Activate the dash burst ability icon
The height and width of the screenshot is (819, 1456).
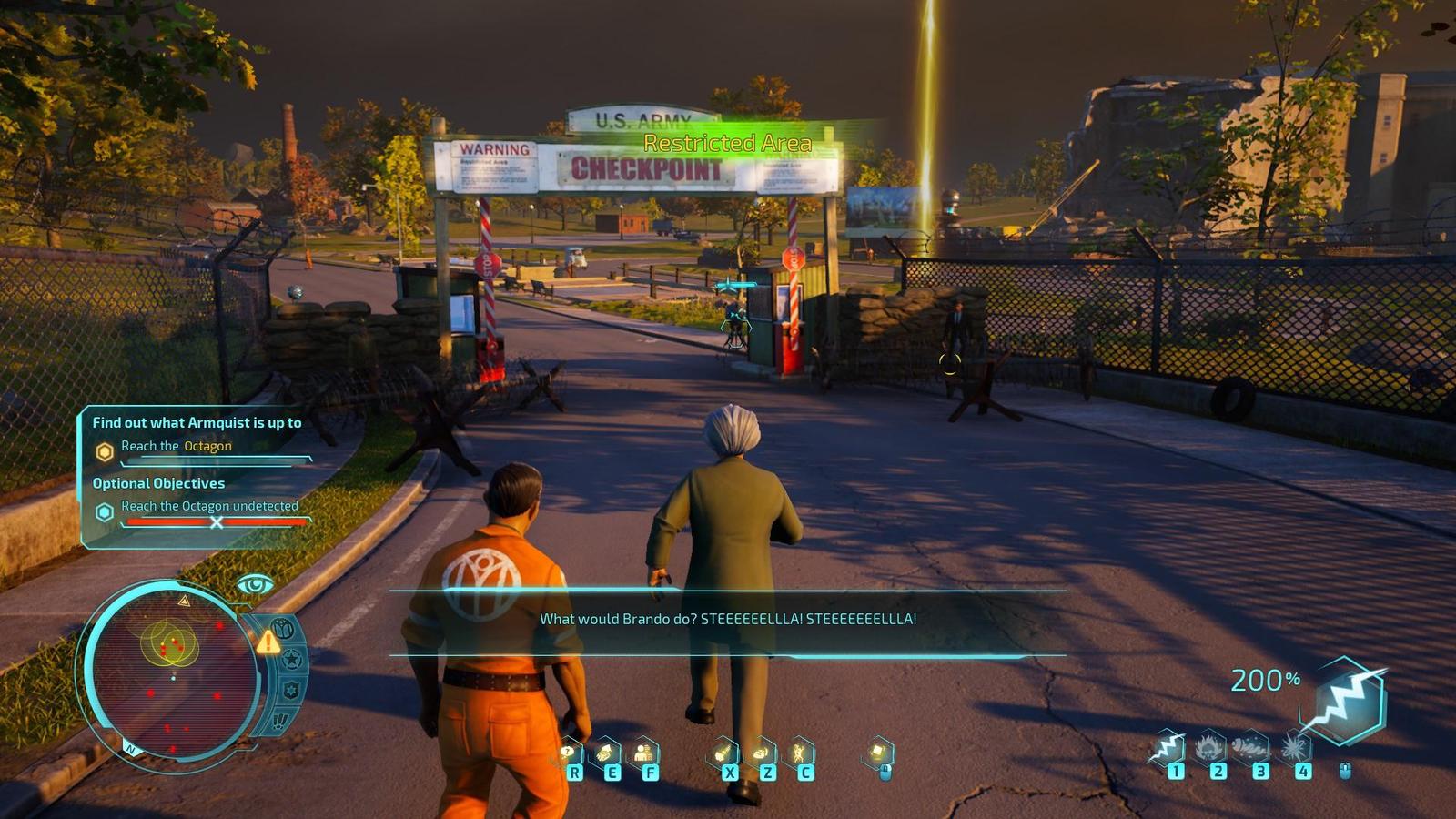point(723,753)
